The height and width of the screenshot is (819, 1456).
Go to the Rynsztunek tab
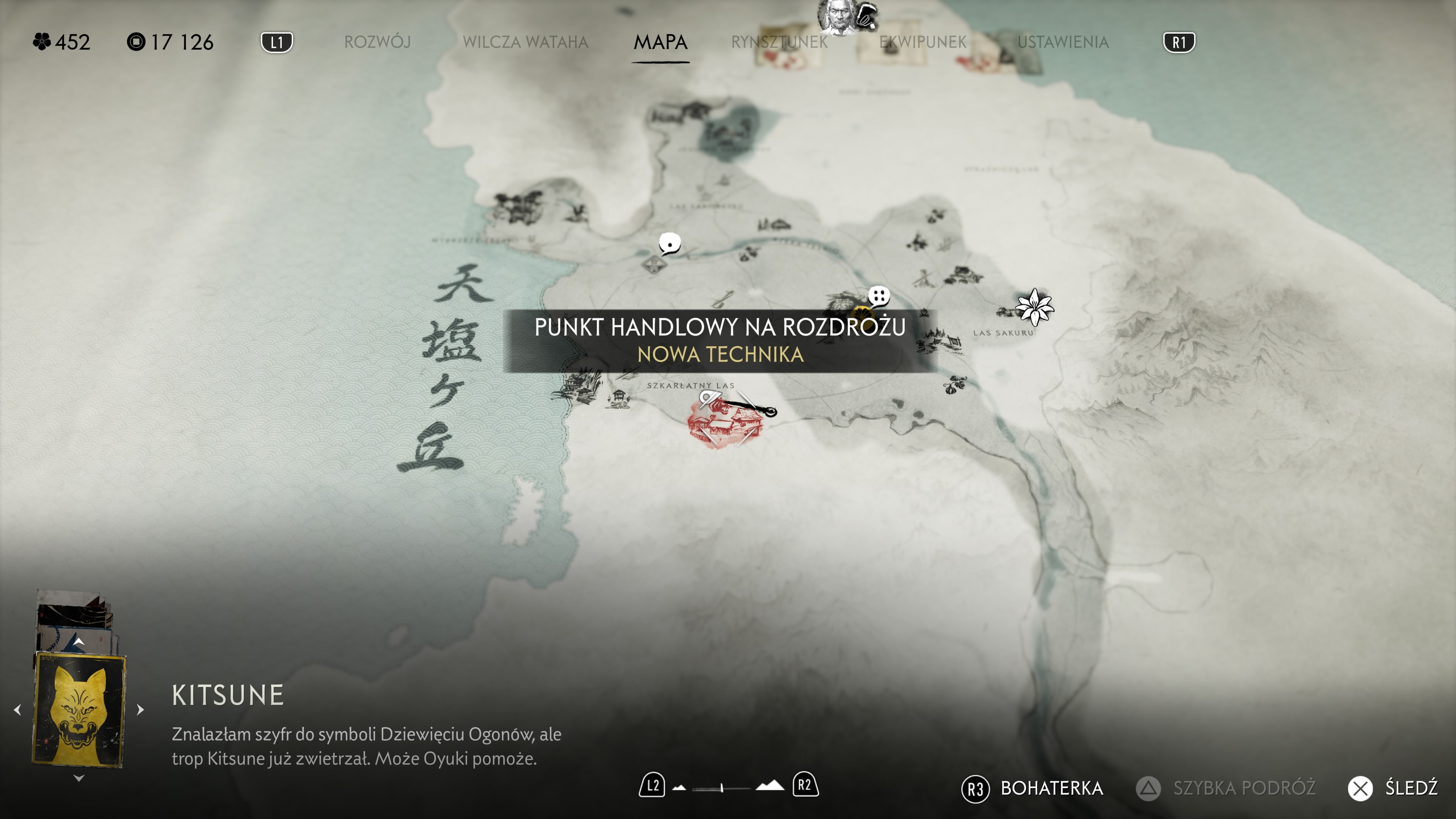click(779, 42)
